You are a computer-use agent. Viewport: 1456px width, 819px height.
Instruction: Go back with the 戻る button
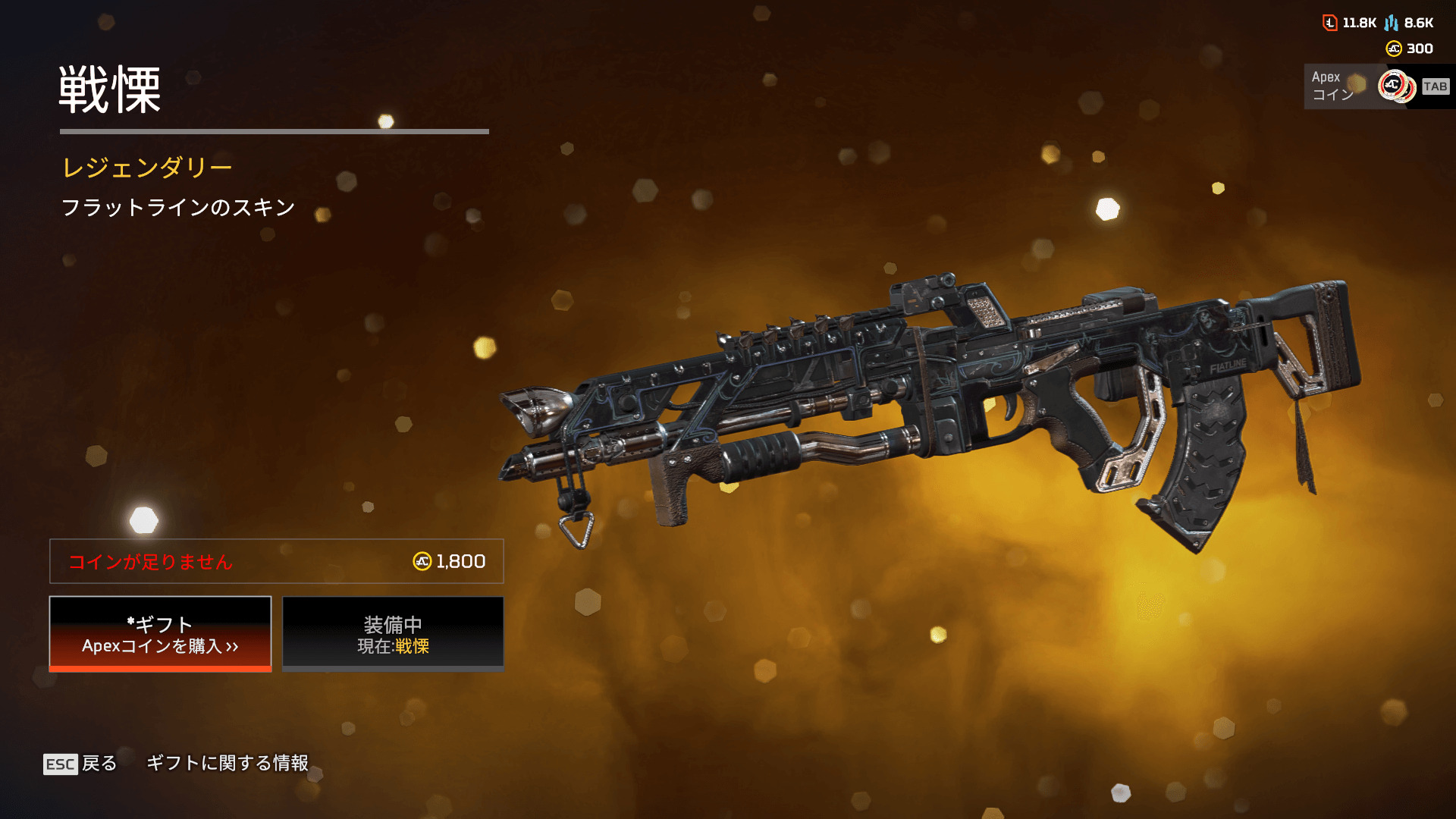pyautogui.click(x=81, y=764)
